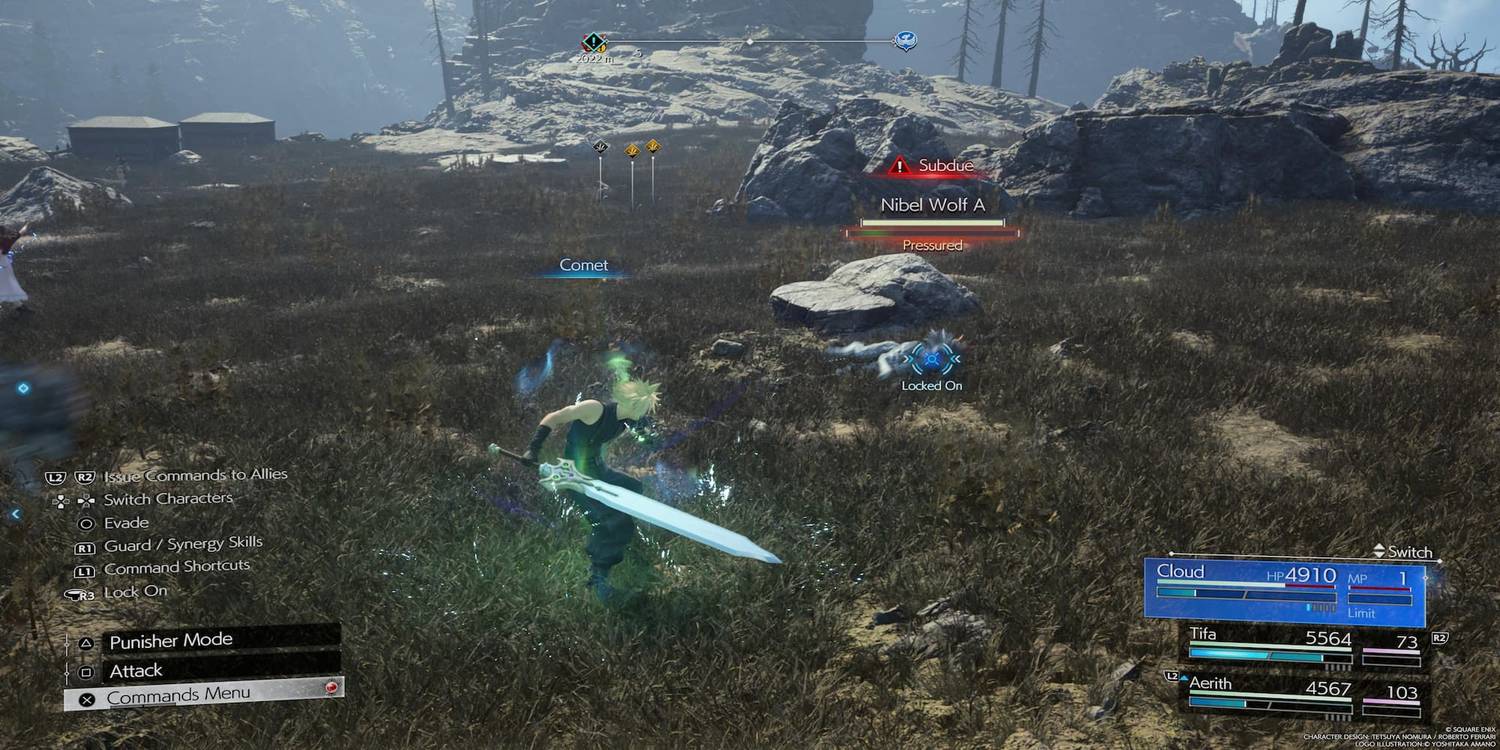Select Evade in the controls list
Screen dimensions: 1500x750
123,522
